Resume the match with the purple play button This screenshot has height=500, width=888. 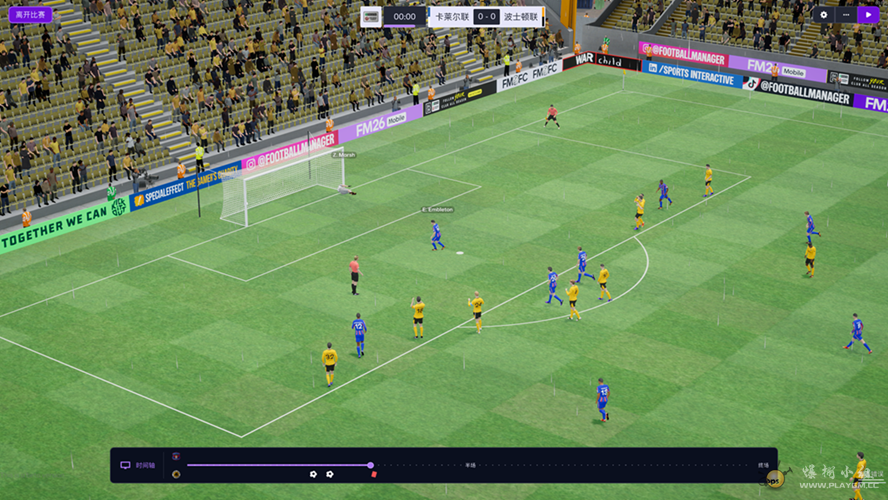click(868, 15)
